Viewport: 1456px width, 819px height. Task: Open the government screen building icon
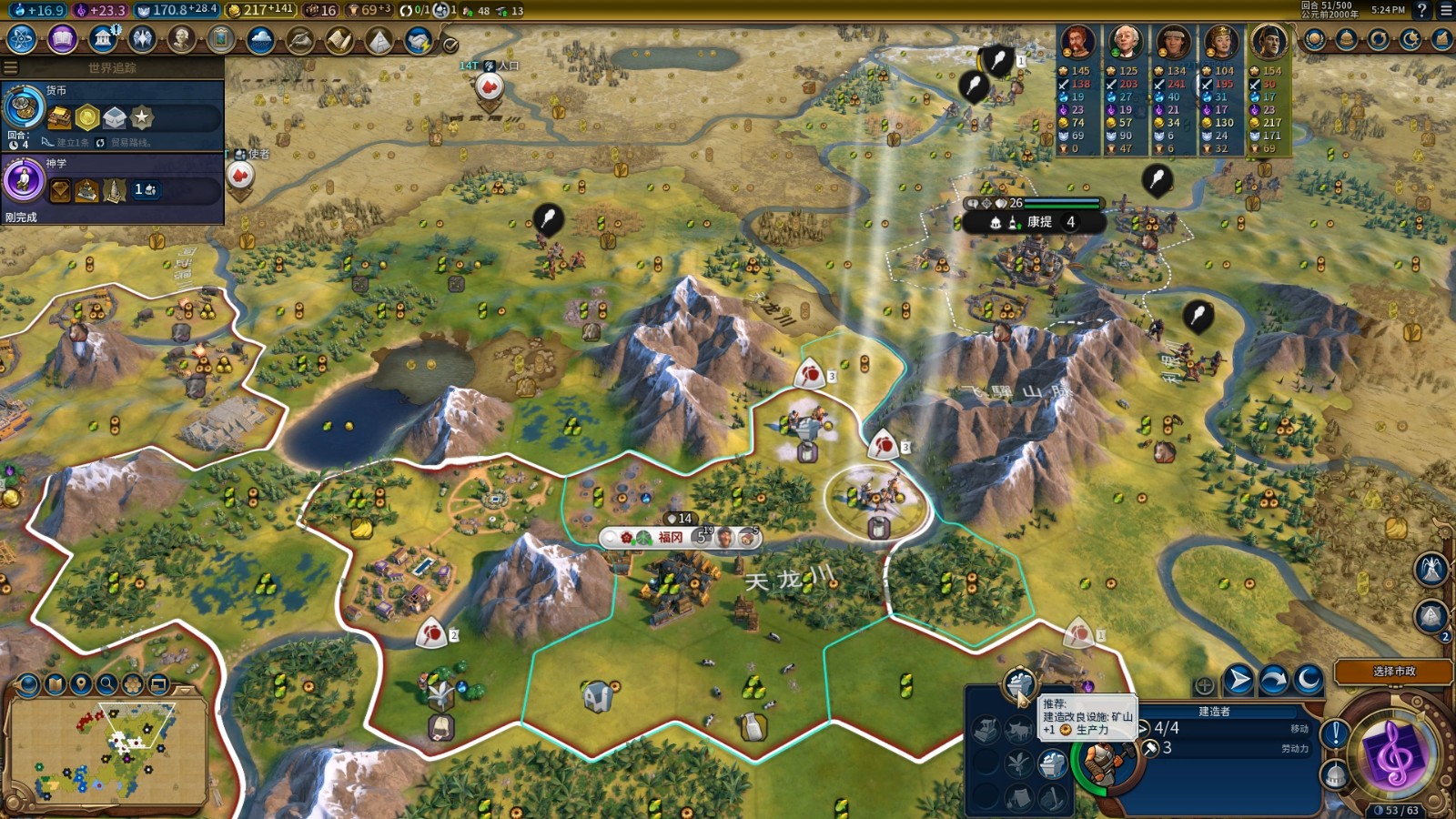103,39
